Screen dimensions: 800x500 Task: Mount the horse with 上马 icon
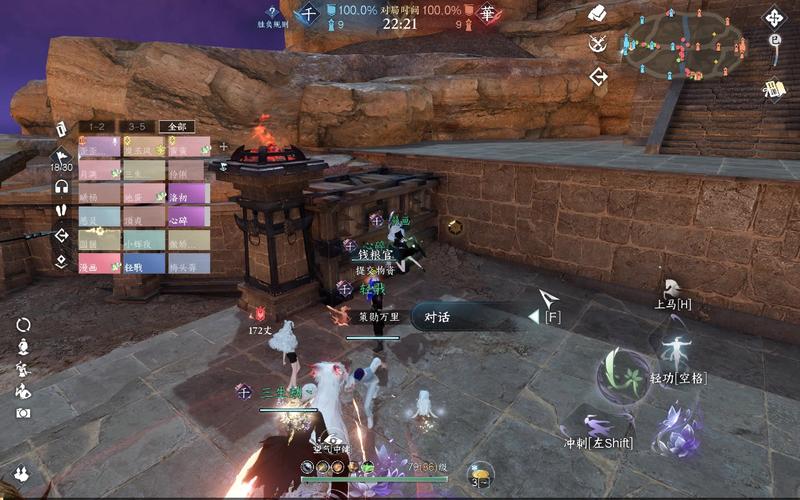click(673, 291)
